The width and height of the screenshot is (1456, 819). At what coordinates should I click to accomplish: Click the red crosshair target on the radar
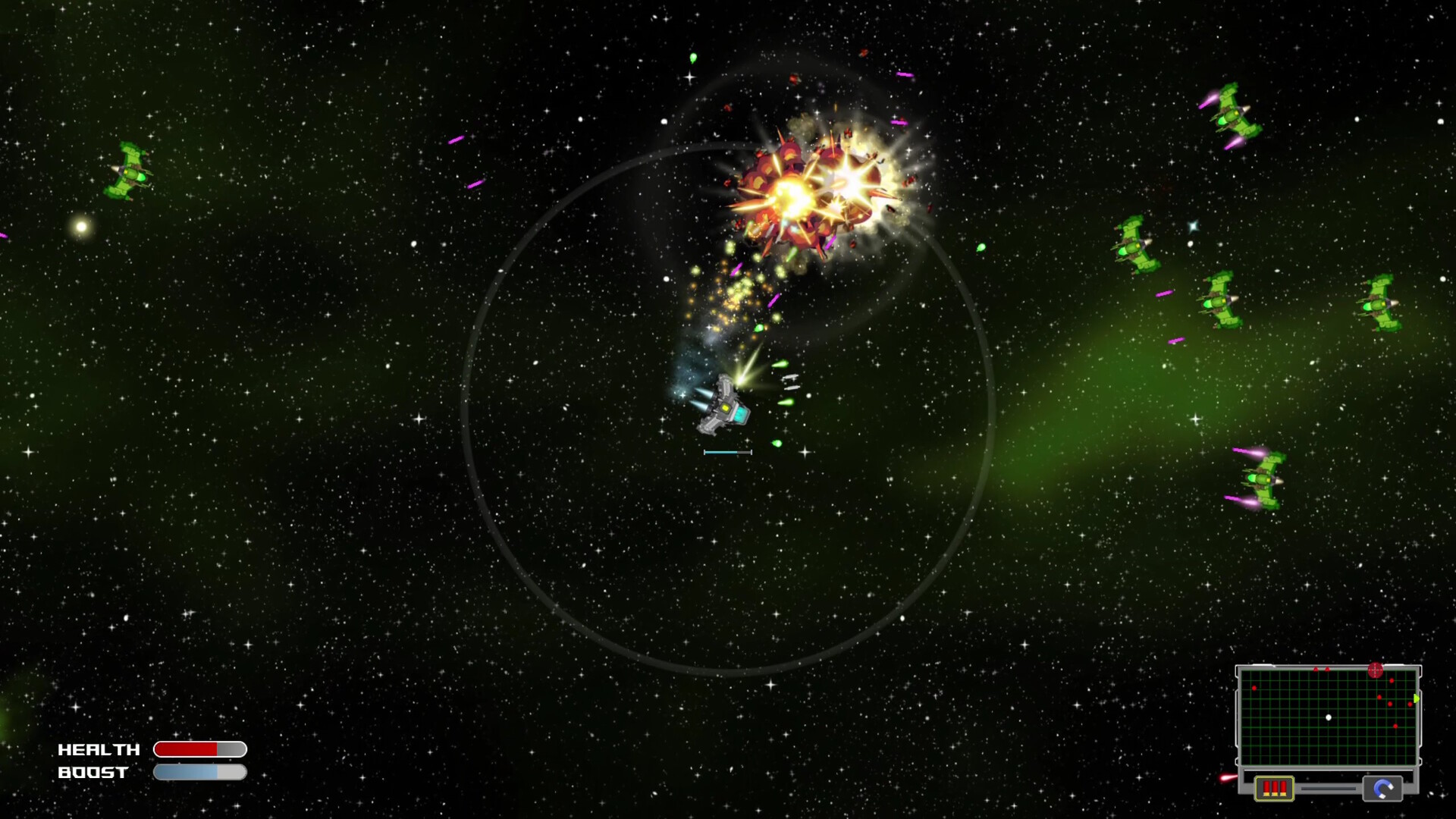[1375, 670]
